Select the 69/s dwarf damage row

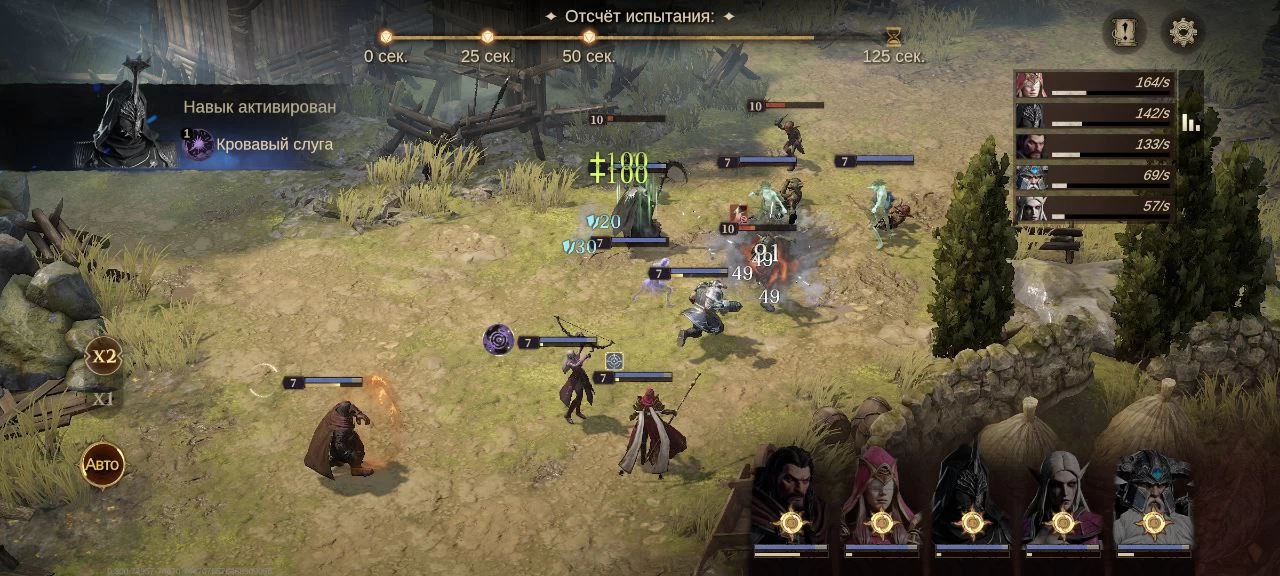click(x=1094, y=177)
